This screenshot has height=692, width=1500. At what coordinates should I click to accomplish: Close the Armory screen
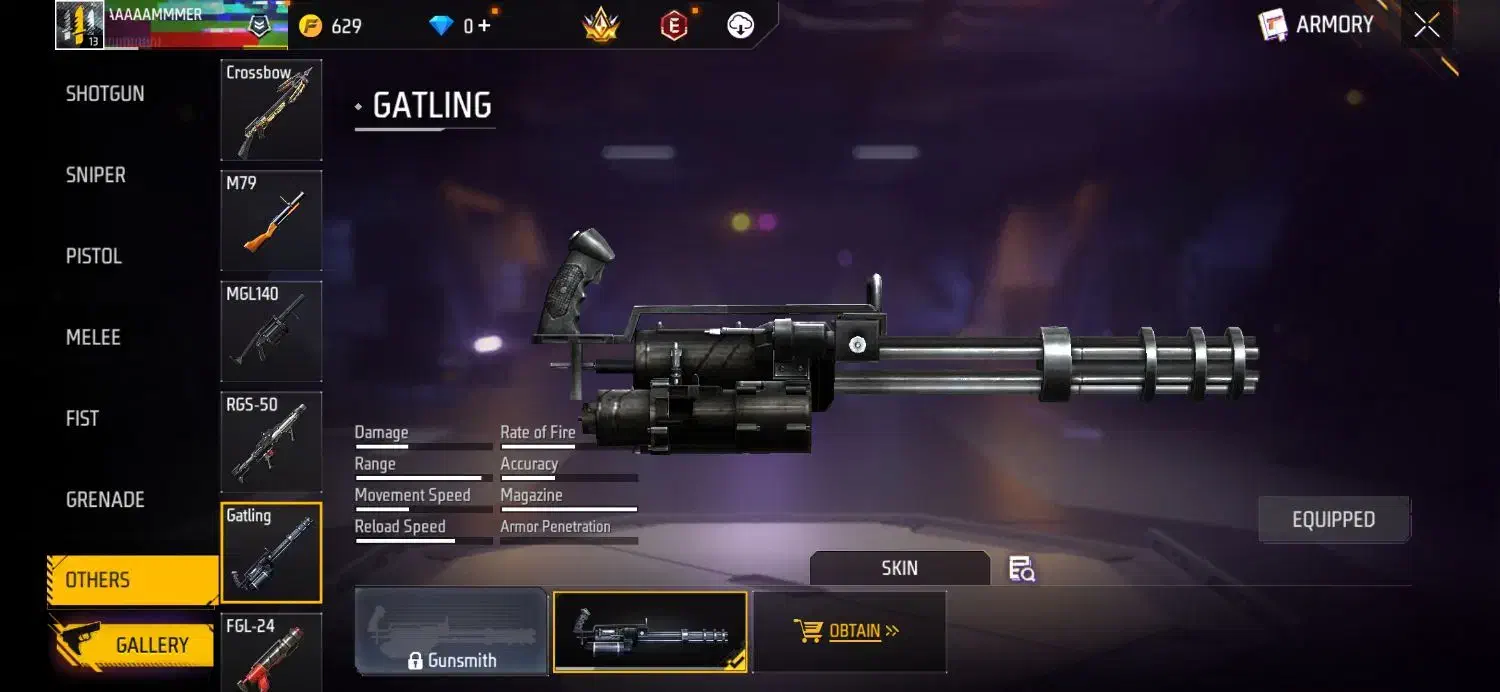[x=1427, y=26]
